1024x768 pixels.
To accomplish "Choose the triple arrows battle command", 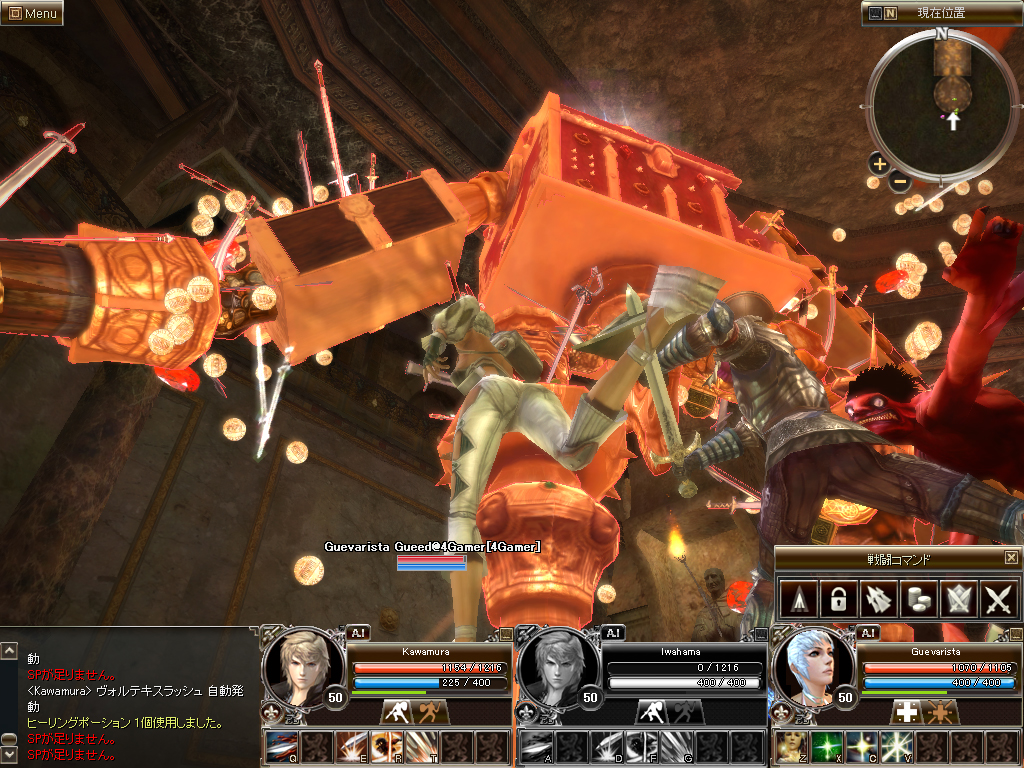I will (x=877, y=600).
